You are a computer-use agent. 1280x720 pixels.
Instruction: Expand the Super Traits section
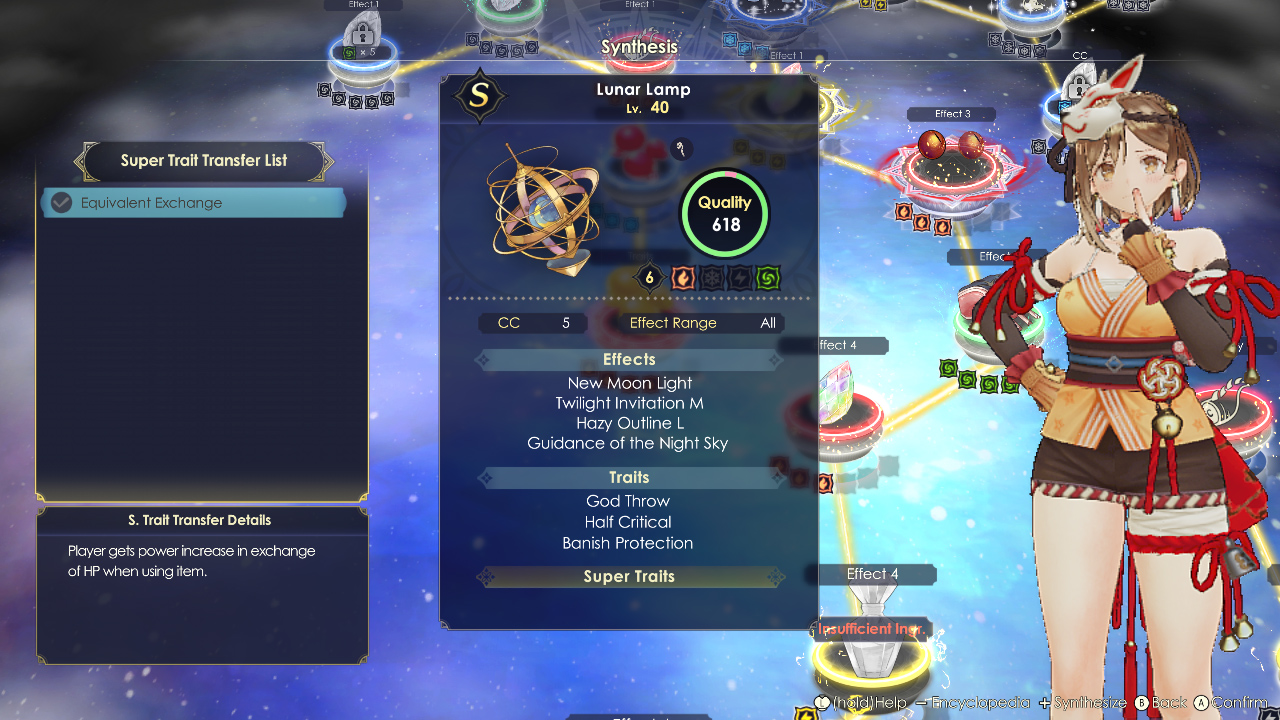click(x=629, y=576)
